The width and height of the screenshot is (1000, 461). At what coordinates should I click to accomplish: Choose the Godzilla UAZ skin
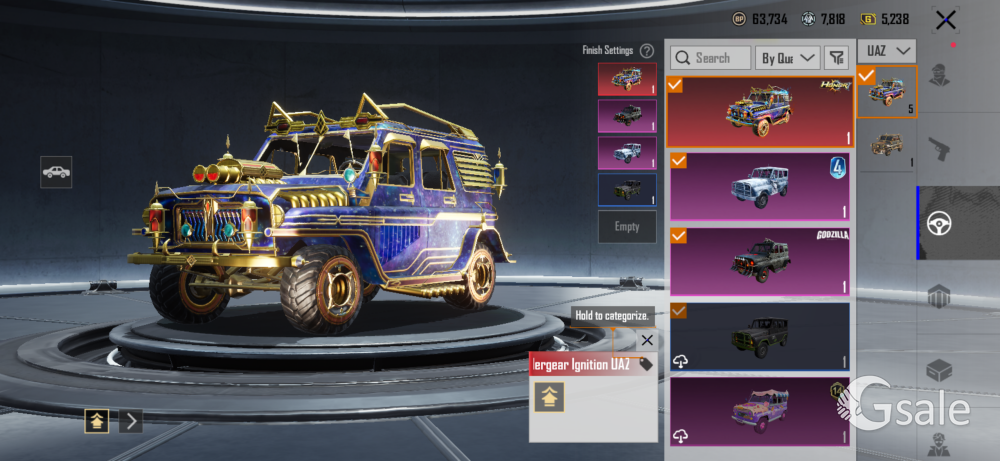coord(760,261)
